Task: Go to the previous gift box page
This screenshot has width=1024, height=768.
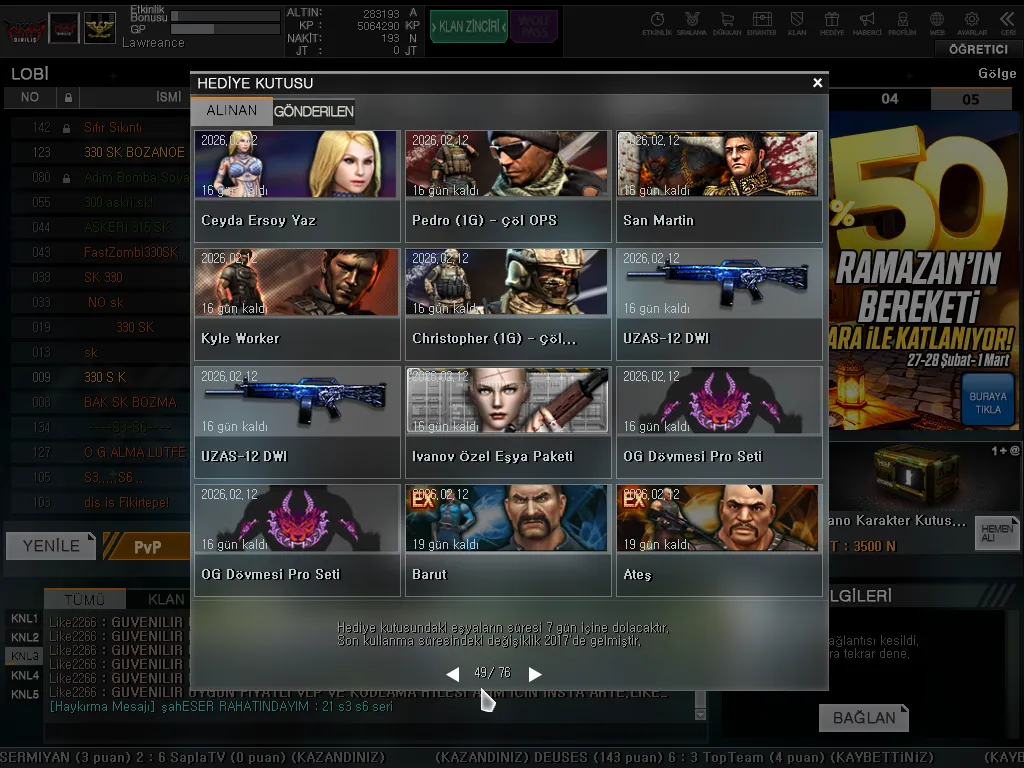Action: pyautogui.click(x=453, y=674)
